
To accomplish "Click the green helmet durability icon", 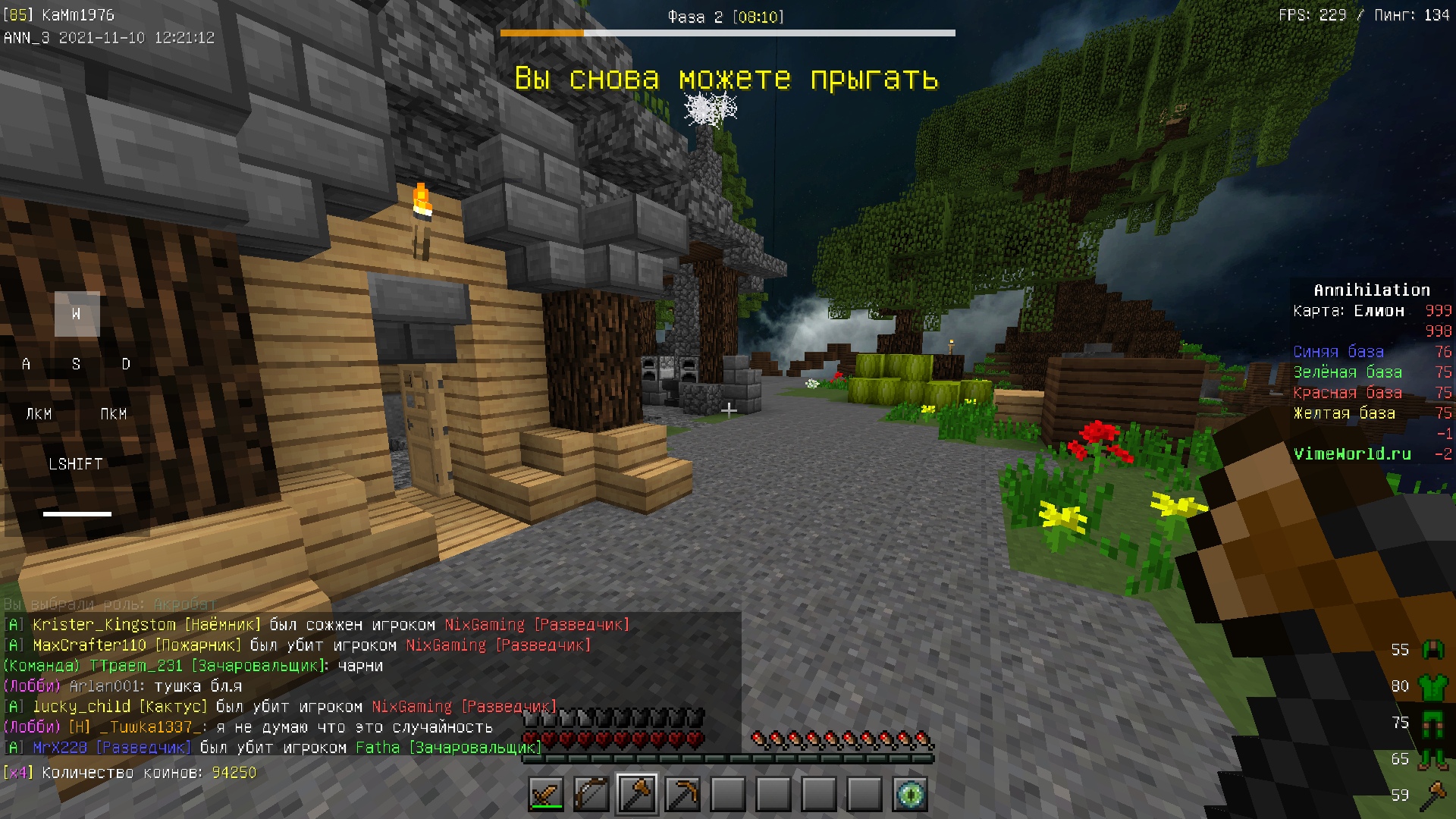I will point(1432,650).
